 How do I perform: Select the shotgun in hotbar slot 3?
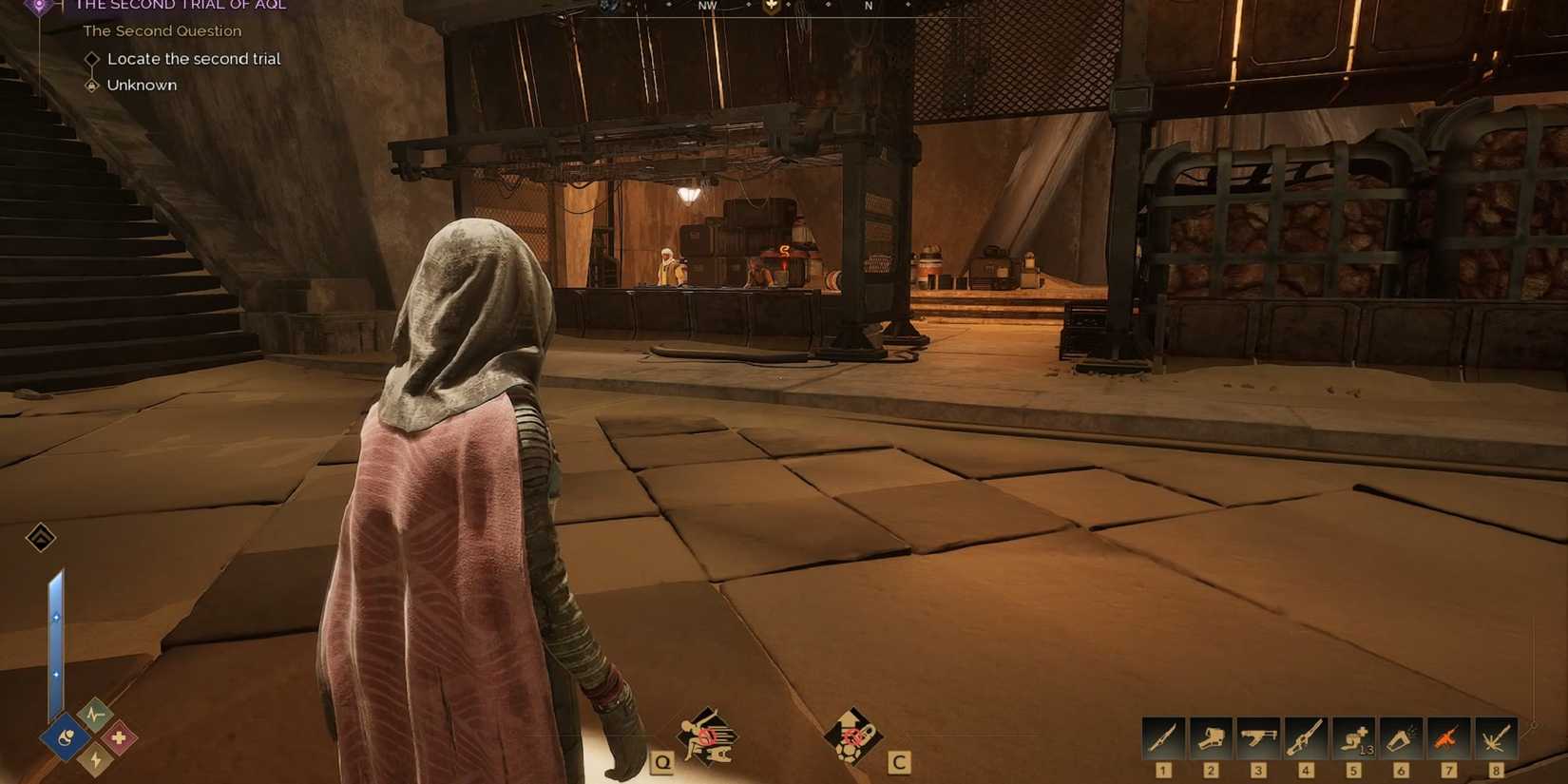point(1257,736)
